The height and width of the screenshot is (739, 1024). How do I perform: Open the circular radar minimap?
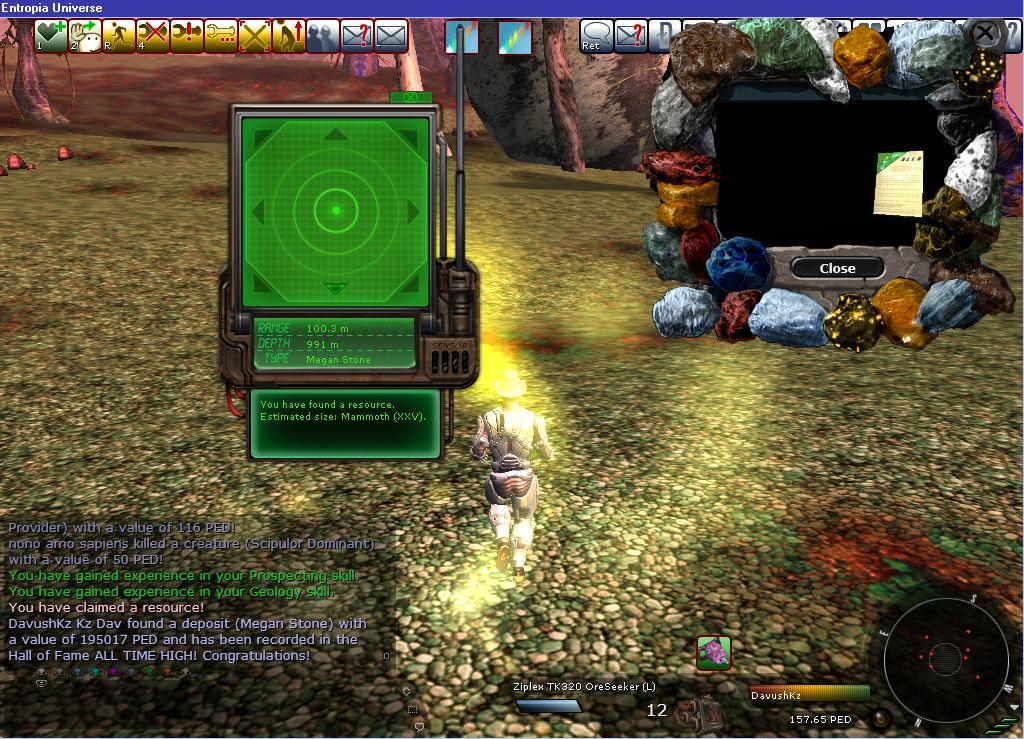coord(945,657)
